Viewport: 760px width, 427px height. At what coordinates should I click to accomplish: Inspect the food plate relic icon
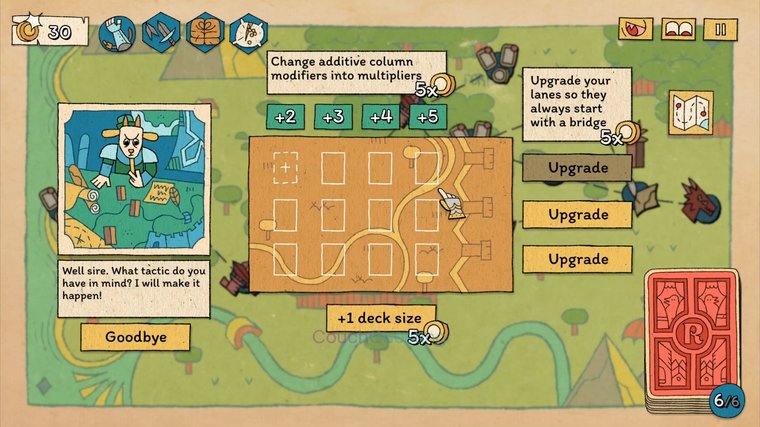coord(246,32)
